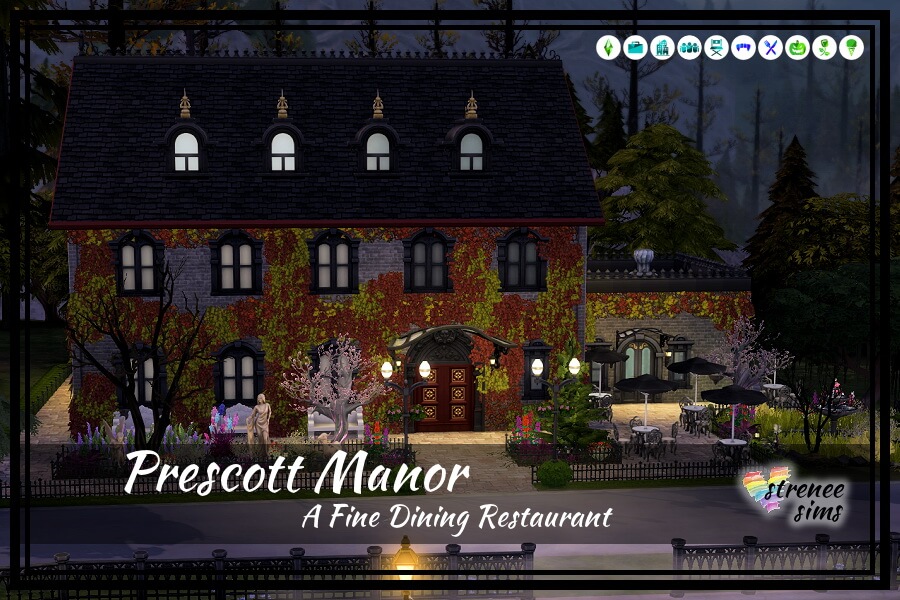Select the green jack-o'-lantern pack icon

797,47
